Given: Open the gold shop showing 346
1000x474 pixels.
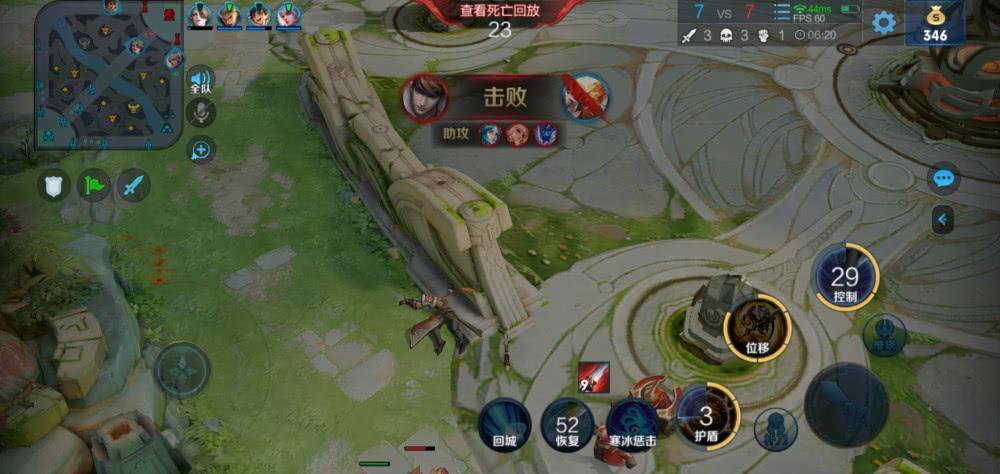Looking at the screenshot, I should click(935, 24).
